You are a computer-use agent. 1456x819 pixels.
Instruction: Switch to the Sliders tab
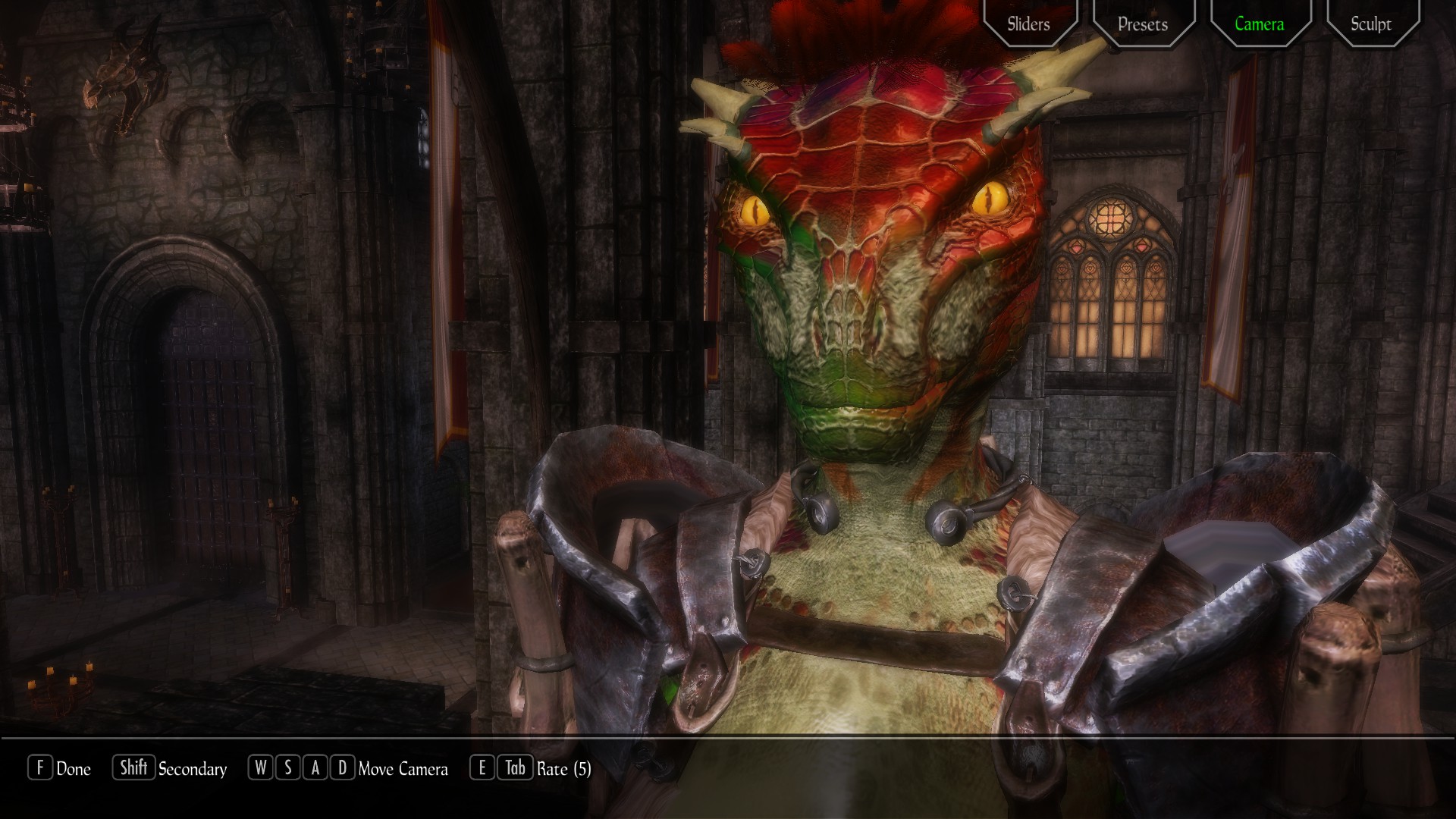(x=1028, y=24)
